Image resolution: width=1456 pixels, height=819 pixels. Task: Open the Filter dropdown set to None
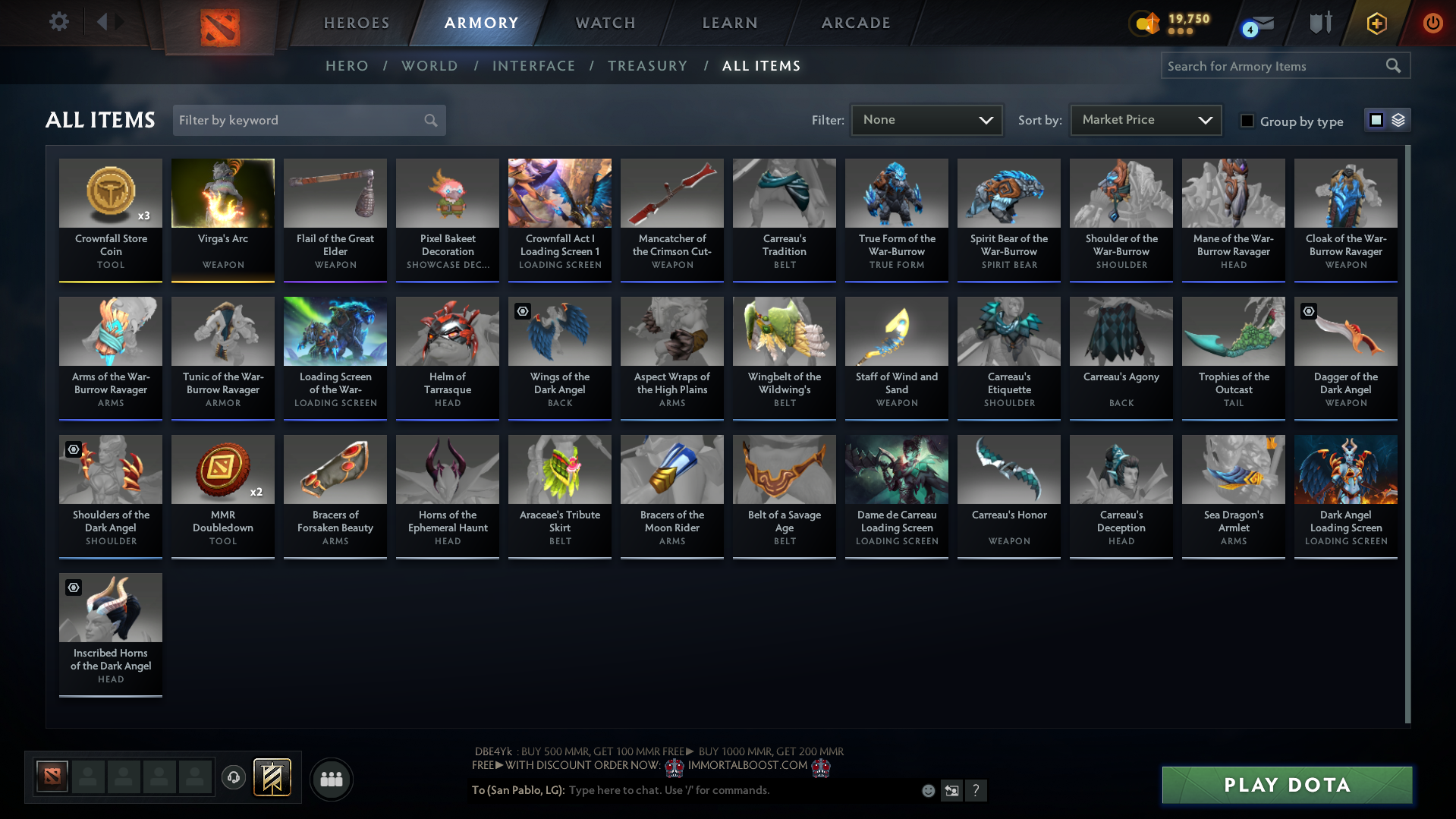(926, 119)
